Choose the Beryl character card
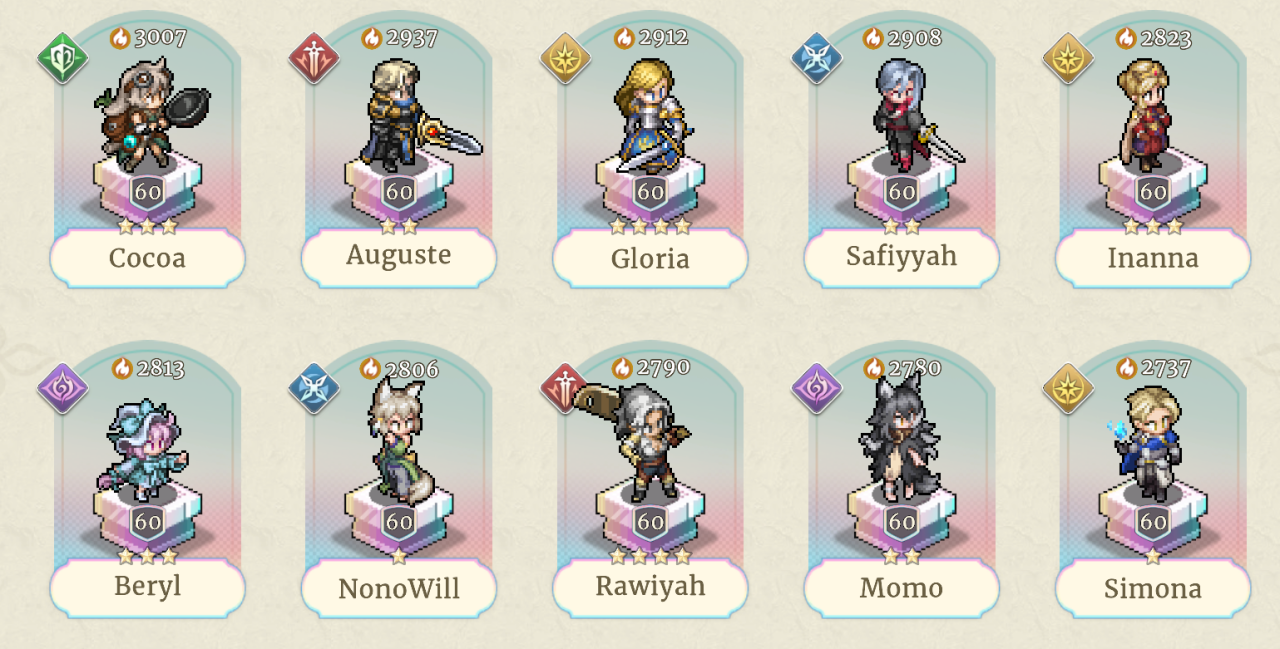This screenshot has height=649, width=1280. (147, 480)
